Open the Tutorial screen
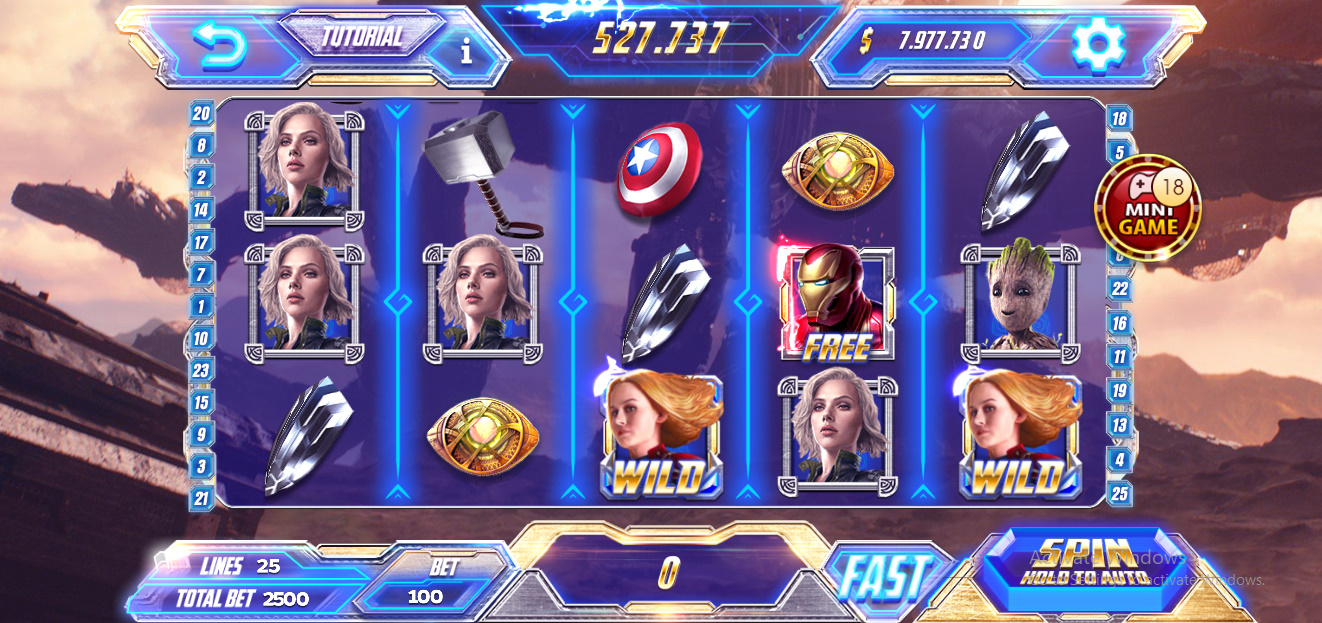The width and height of the screenshot is (1322, 623). point(361,38)
